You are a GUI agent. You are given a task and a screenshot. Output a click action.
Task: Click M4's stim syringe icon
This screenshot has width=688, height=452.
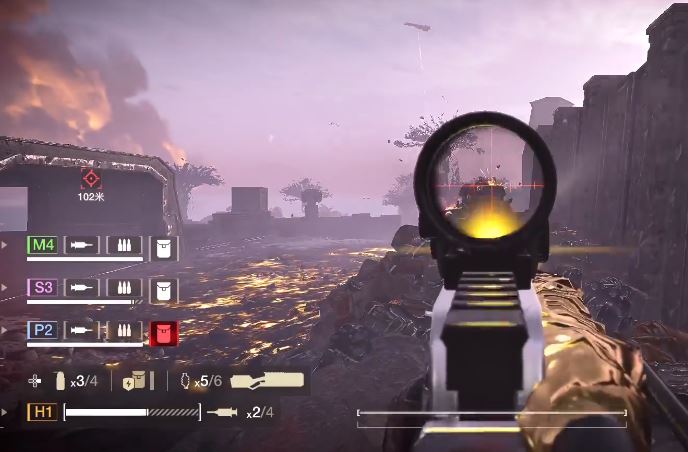pyautogui.click(x=83, y=245)
